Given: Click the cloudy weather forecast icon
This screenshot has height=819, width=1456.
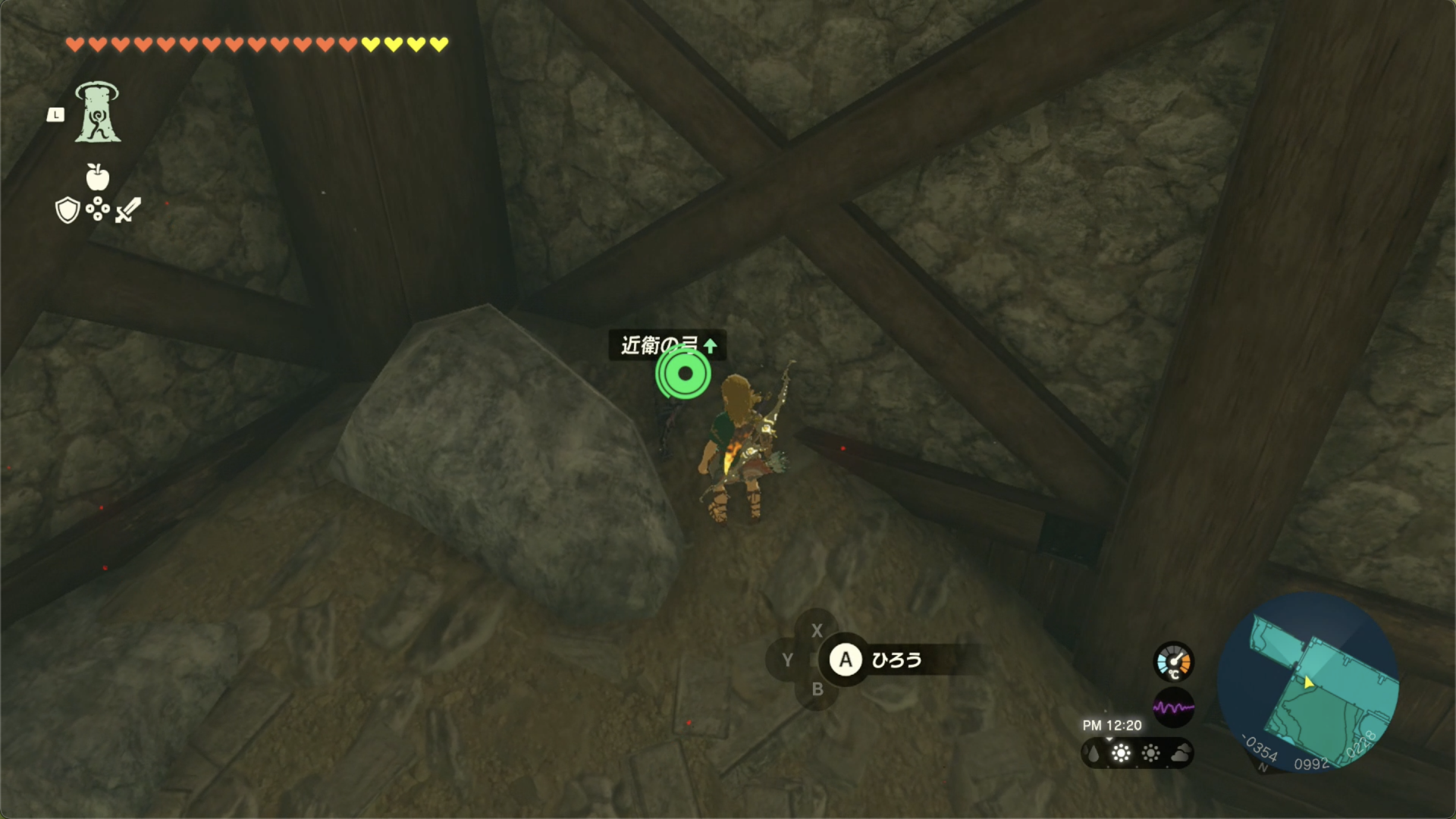Looking at the screenshot, I should click(1181, 754).
